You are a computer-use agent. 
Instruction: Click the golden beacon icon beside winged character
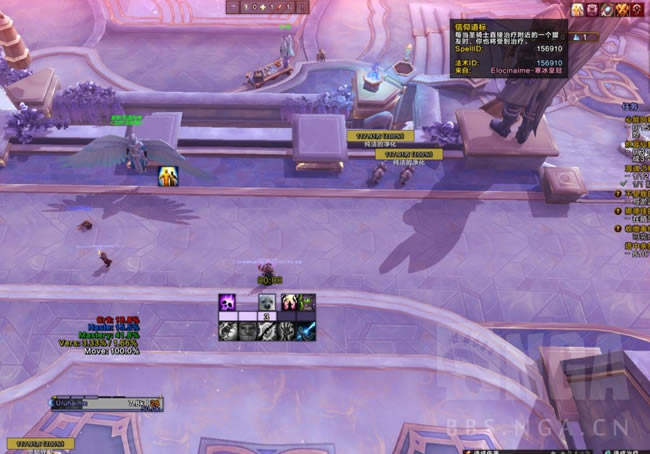click(x=167, y=177)
